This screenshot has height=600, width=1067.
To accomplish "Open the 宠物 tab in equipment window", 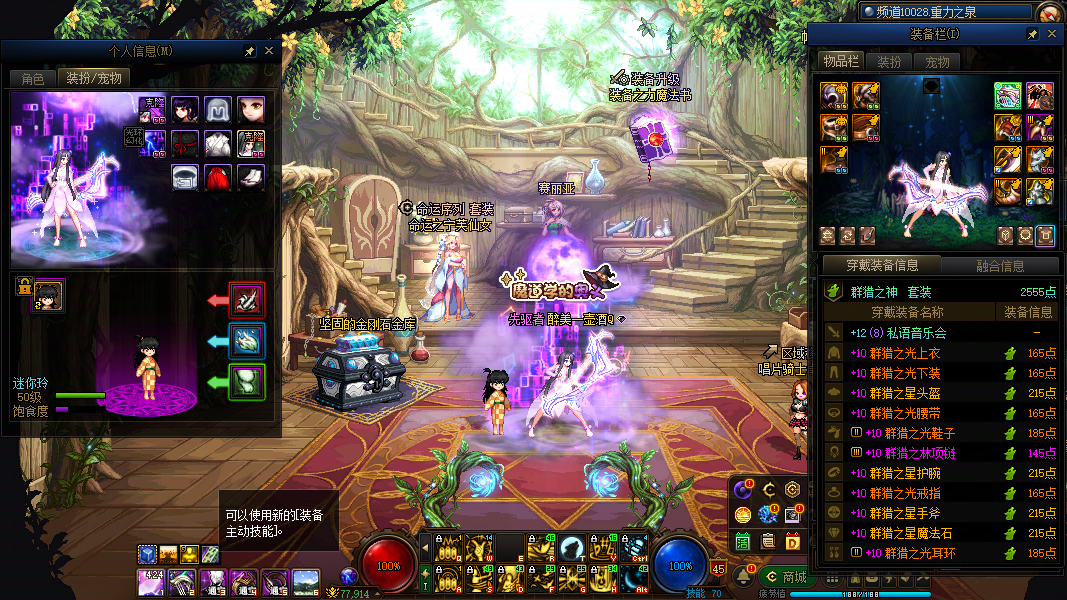I will 937,62.
